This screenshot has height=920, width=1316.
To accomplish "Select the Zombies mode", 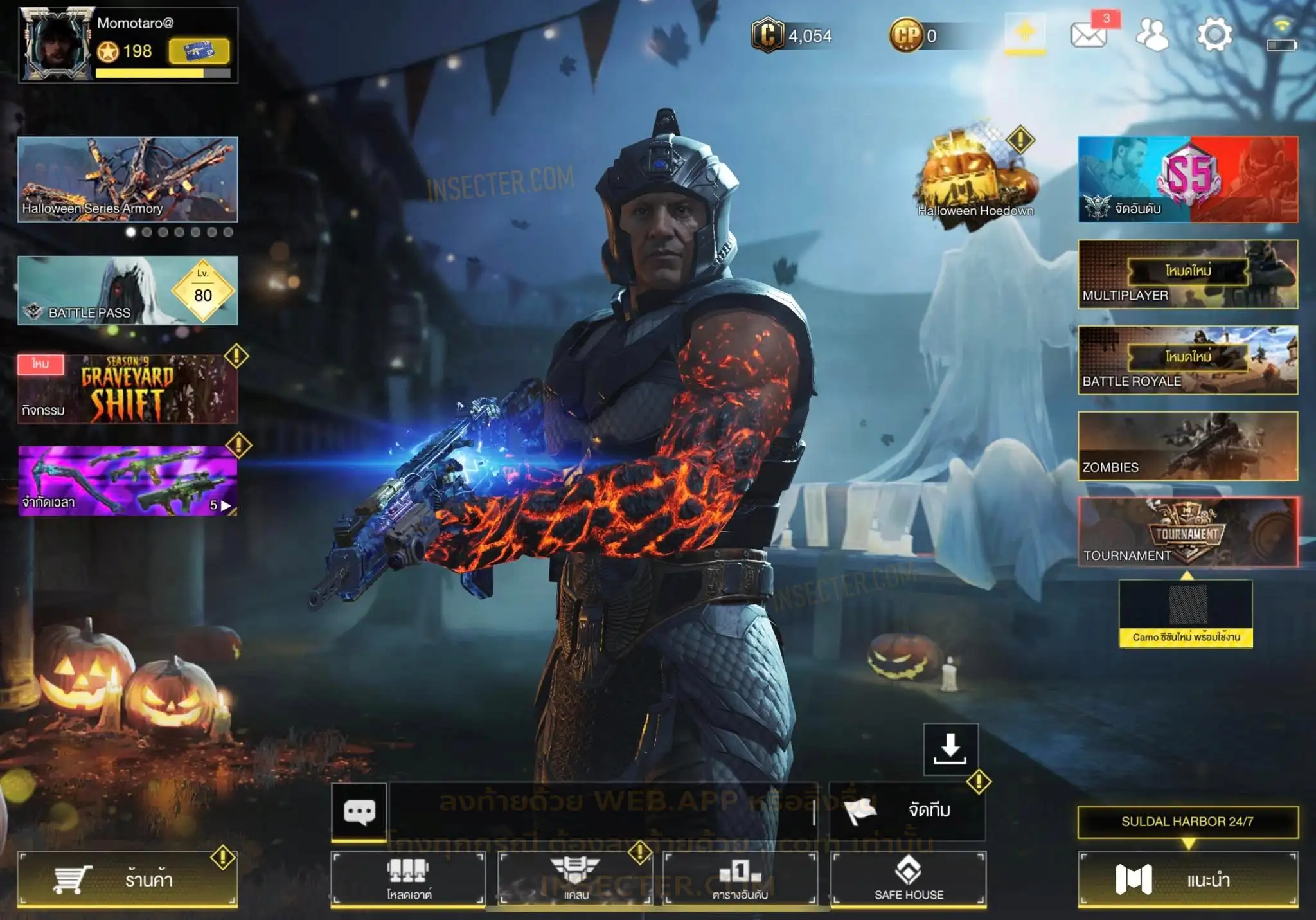I will [x=1187, y=446].
